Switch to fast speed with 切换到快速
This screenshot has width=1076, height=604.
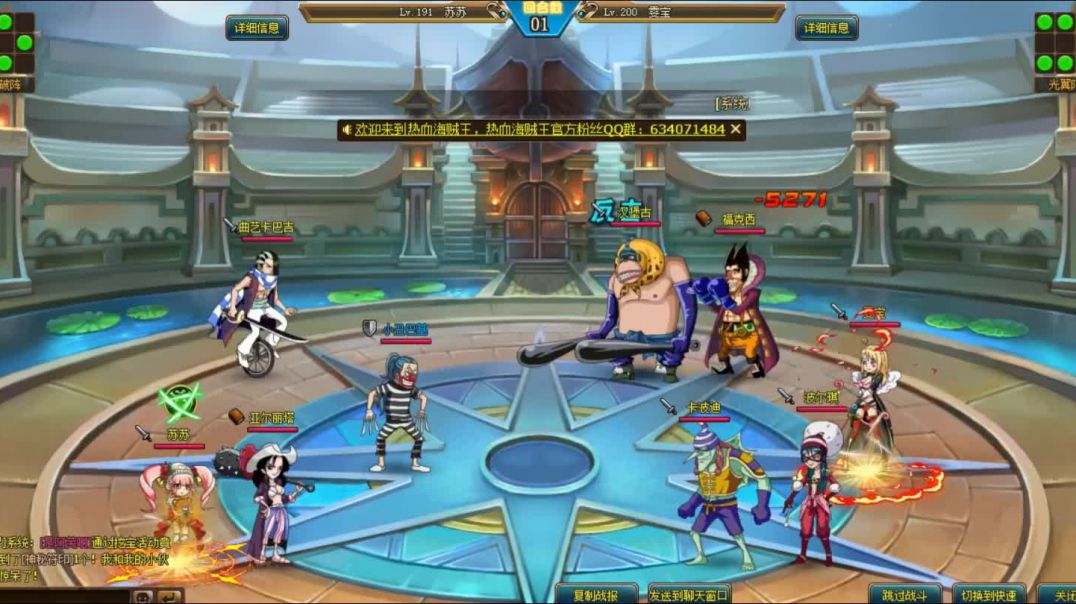(x=988, y=595)
